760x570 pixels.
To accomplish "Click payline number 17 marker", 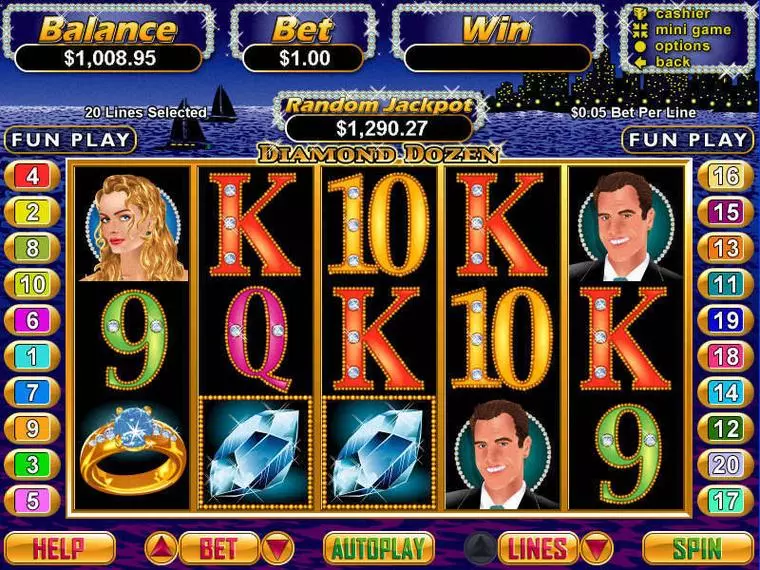I will (727, 500).
